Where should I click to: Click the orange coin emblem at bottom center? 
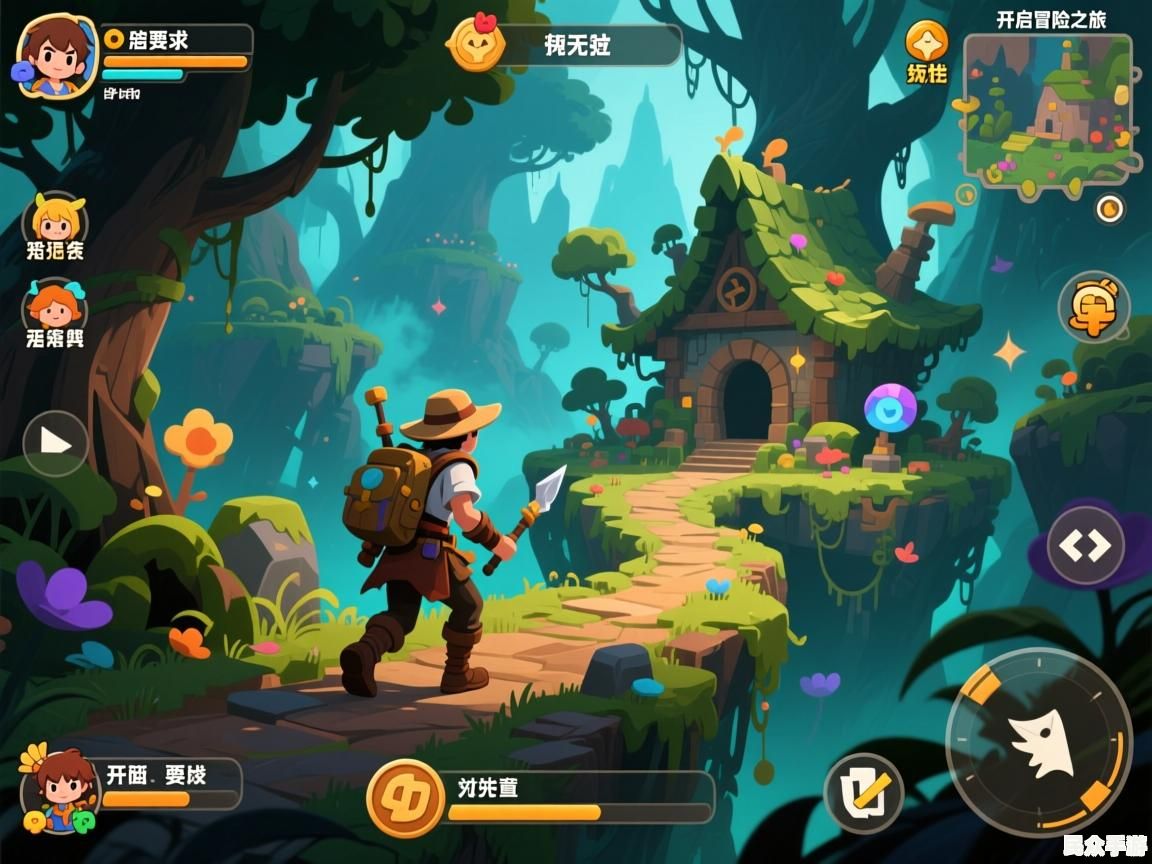pos(405,798)
